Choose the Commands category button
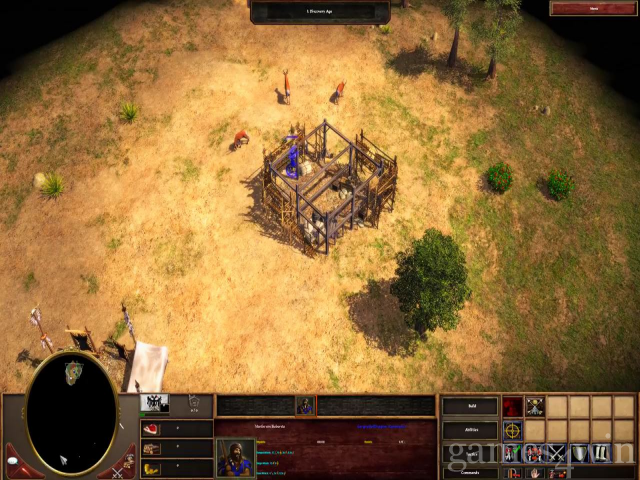Viewport: 640px width, 480px height. (x=470, y=472)
